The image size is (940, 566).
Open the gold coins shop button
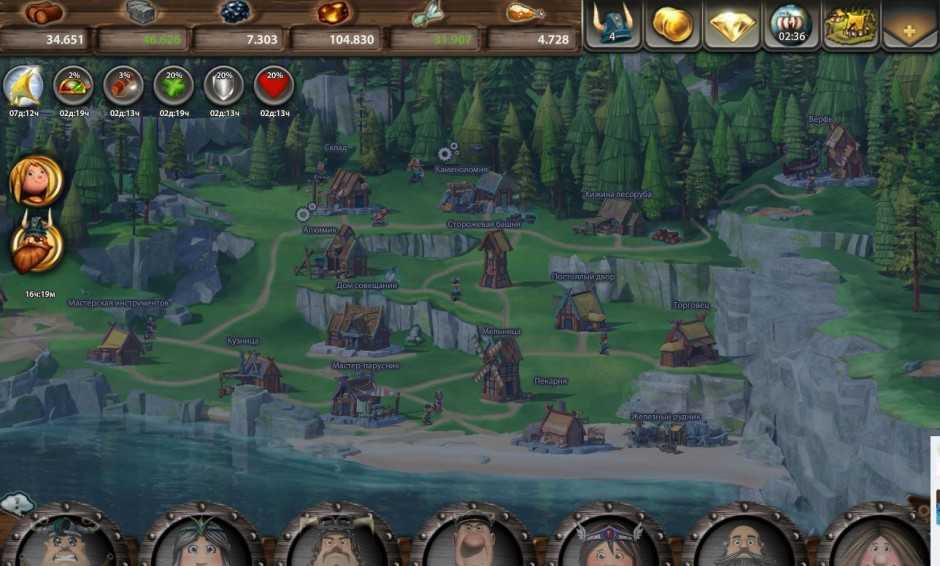(672, 24)
